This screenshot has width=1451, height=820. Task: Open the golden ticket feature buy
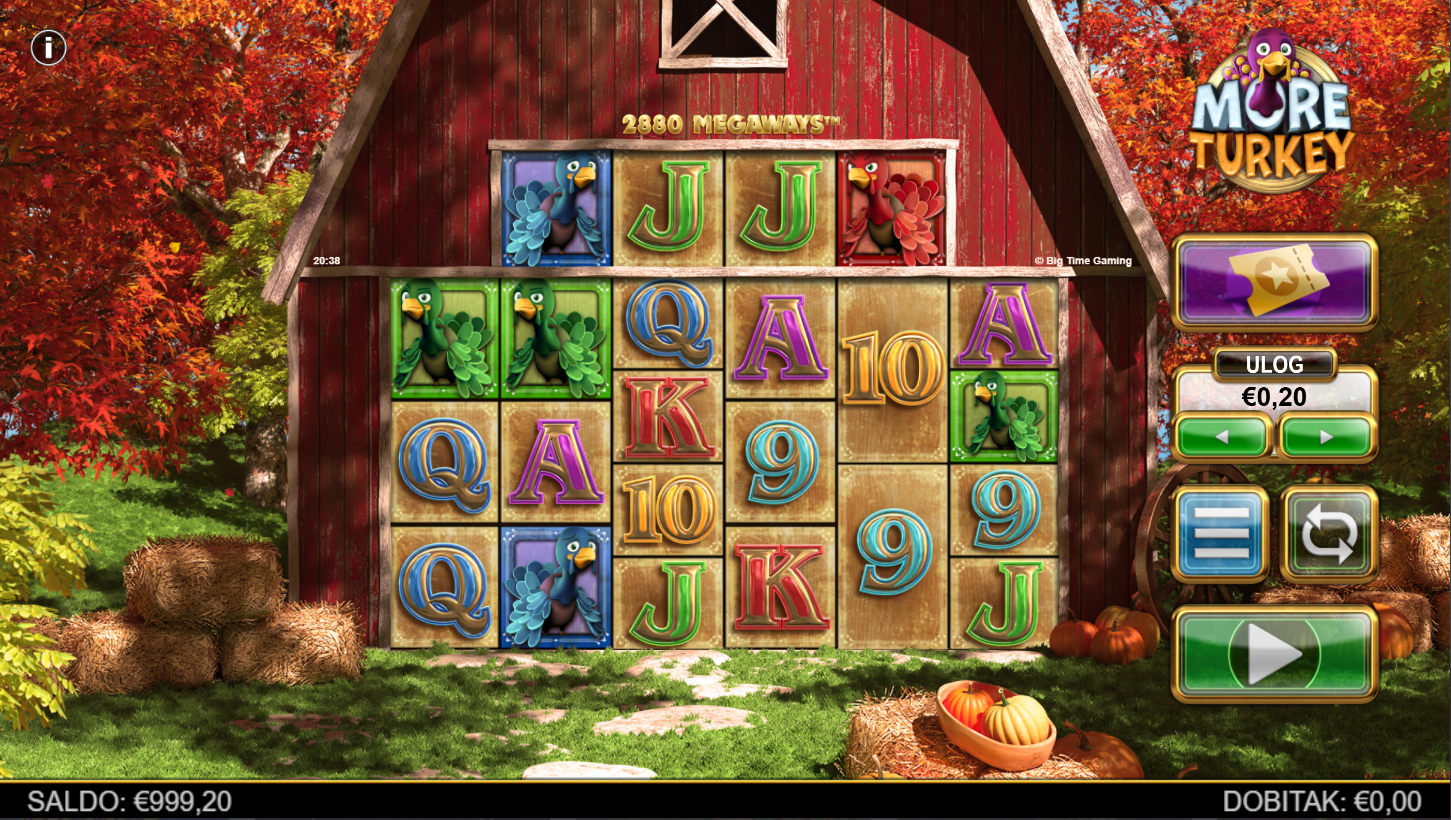coord(1274,282)
